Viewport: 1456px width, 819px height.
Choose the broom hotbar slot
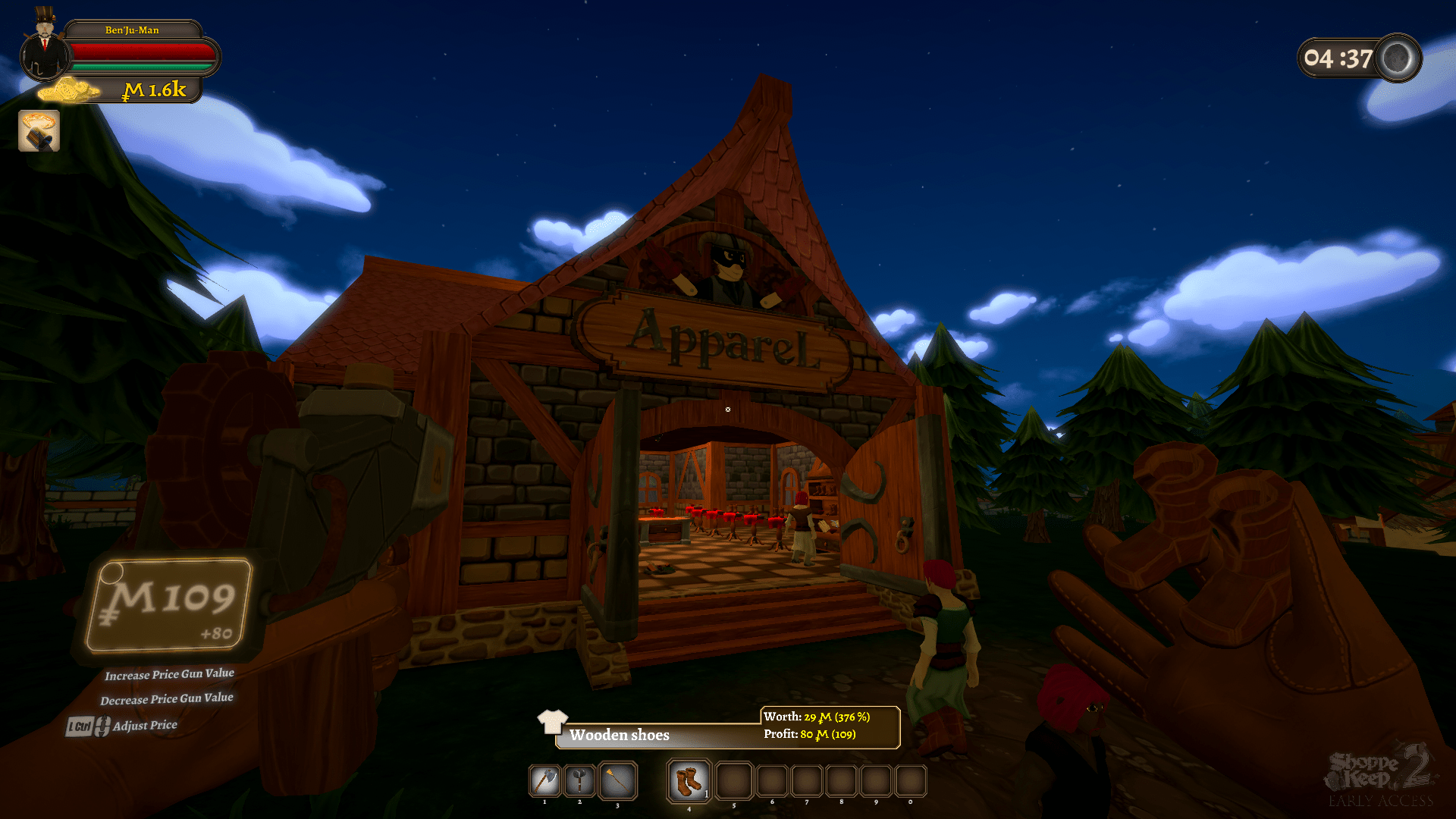coord(617,780)
